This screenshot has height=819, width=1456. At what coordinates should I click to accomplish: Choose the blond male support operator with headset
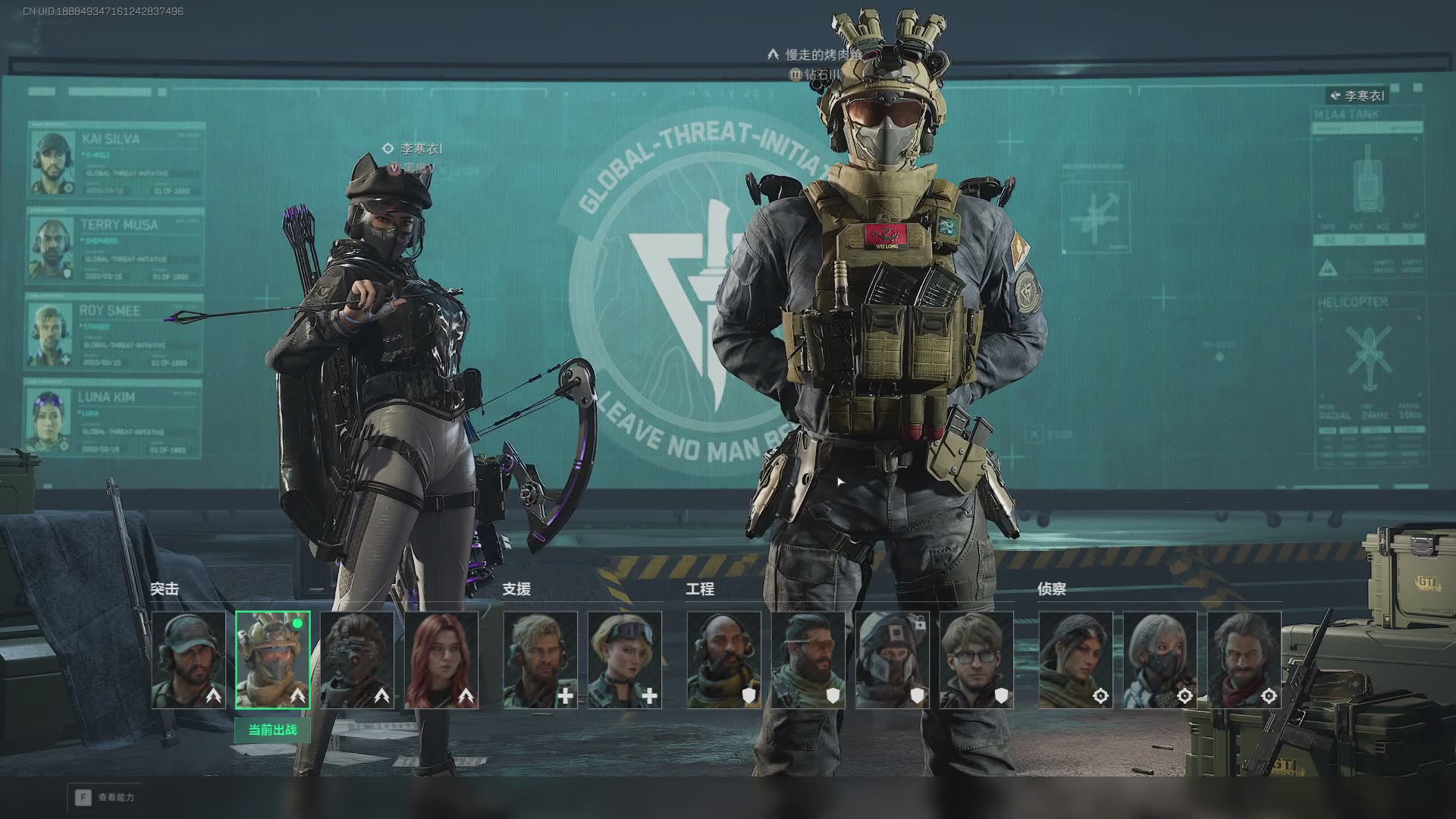pyautogui.click(x=541, y=660)
